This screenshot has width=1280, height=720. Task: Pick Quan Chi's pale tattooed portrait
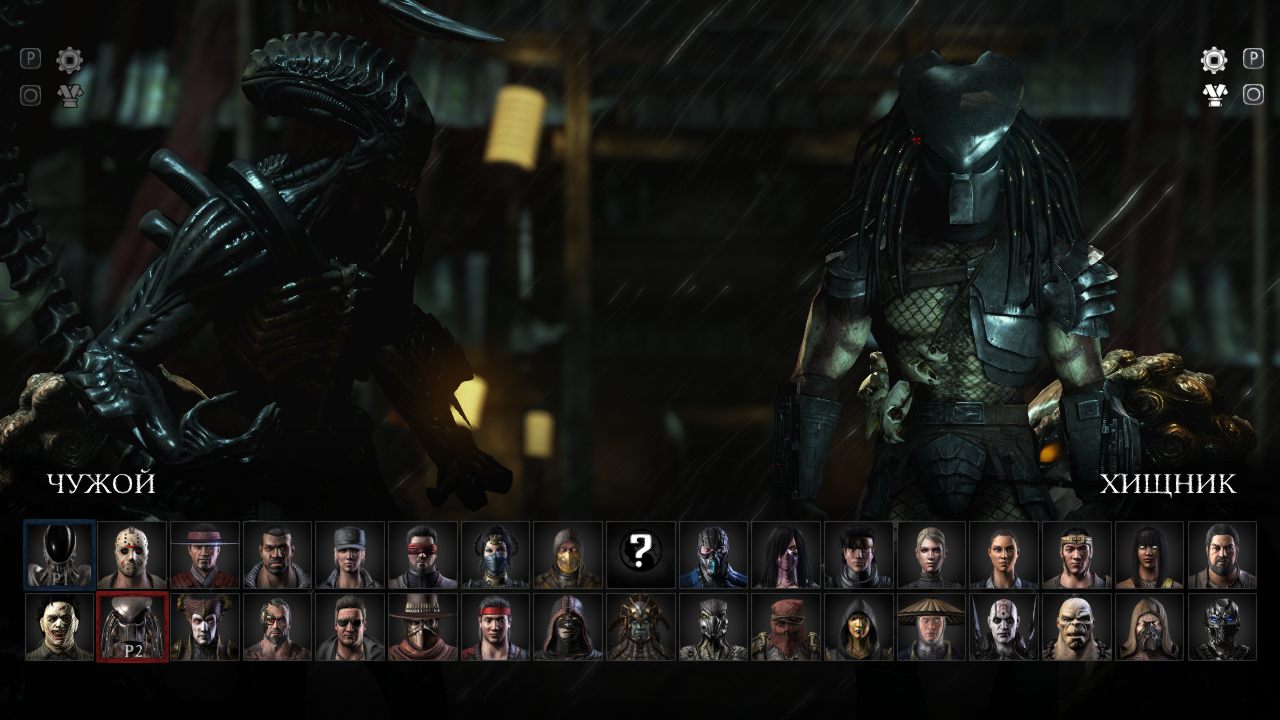(1004, 627)
